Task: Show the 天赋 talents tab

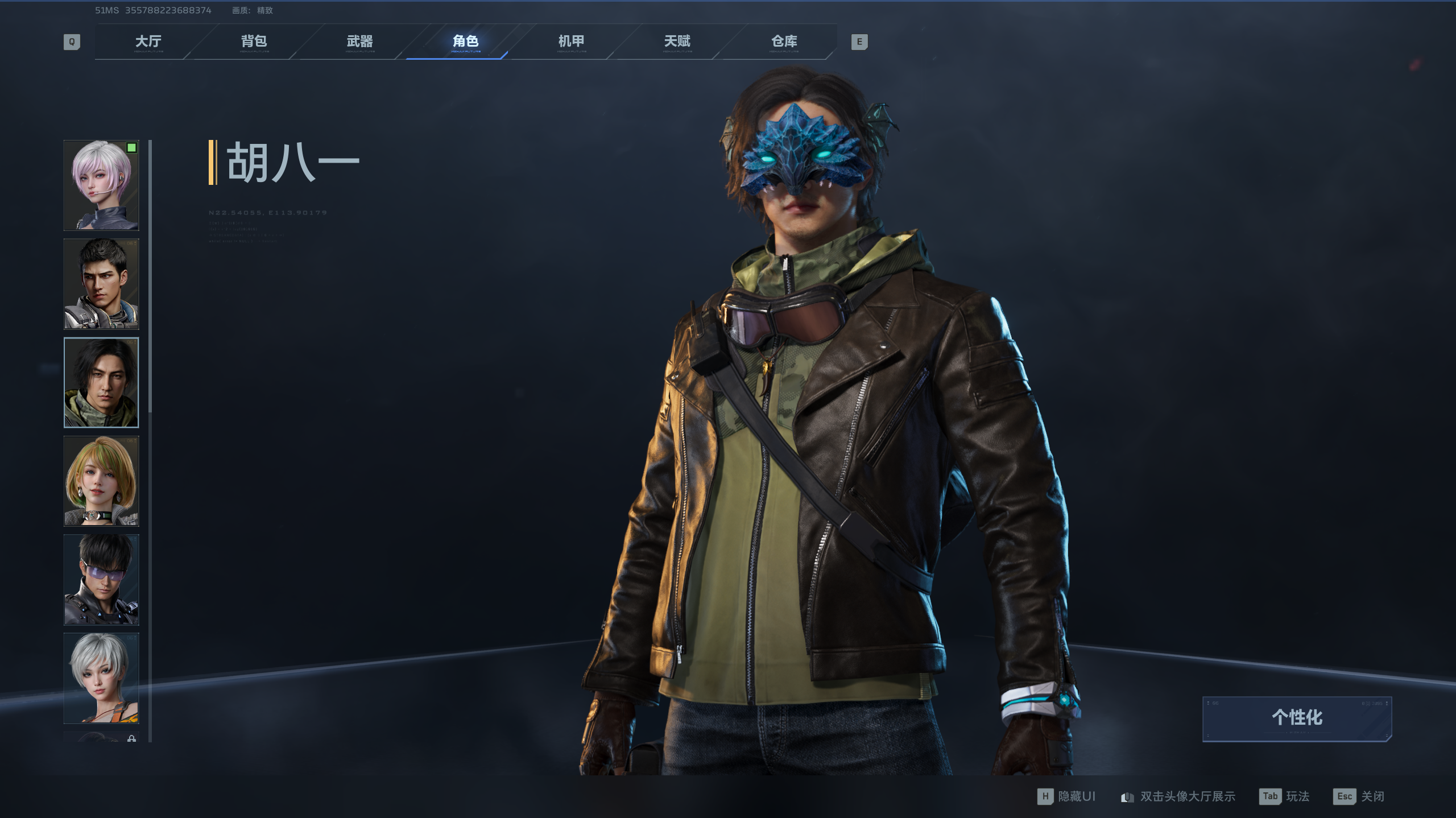Action: coord(677,42)
